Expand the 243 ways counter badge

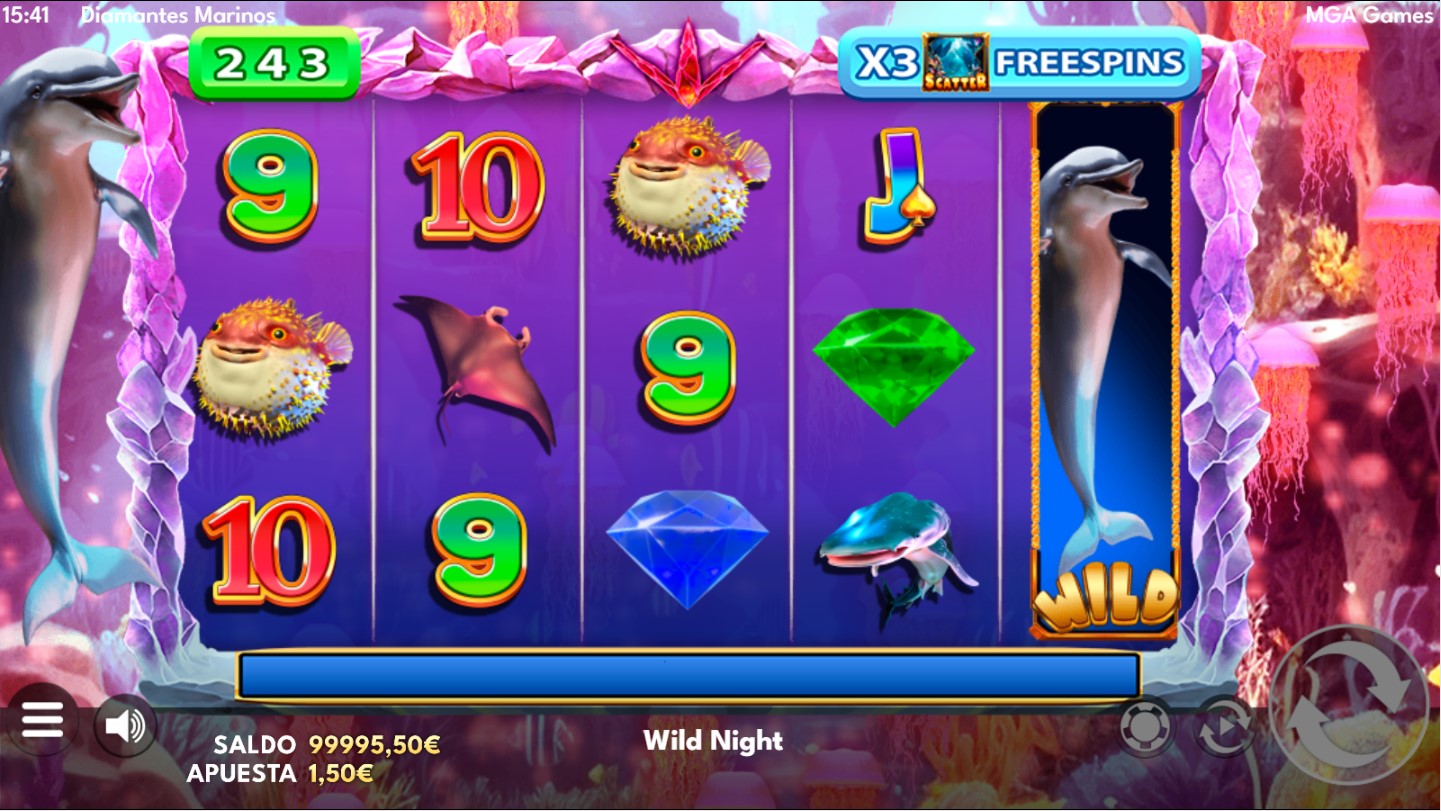273,62
